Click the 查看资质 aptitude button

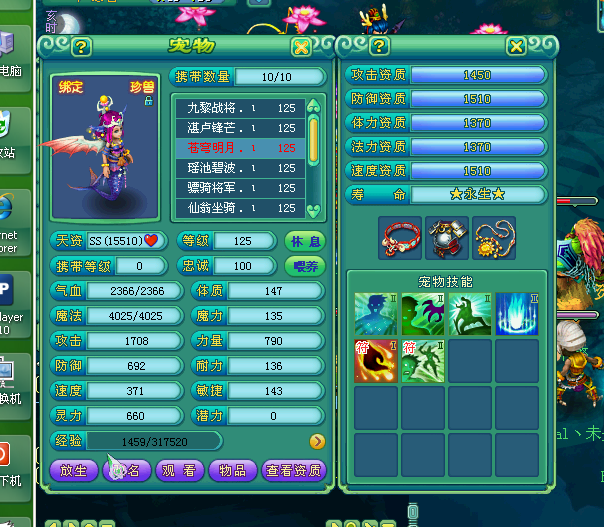tap(295, 471)
